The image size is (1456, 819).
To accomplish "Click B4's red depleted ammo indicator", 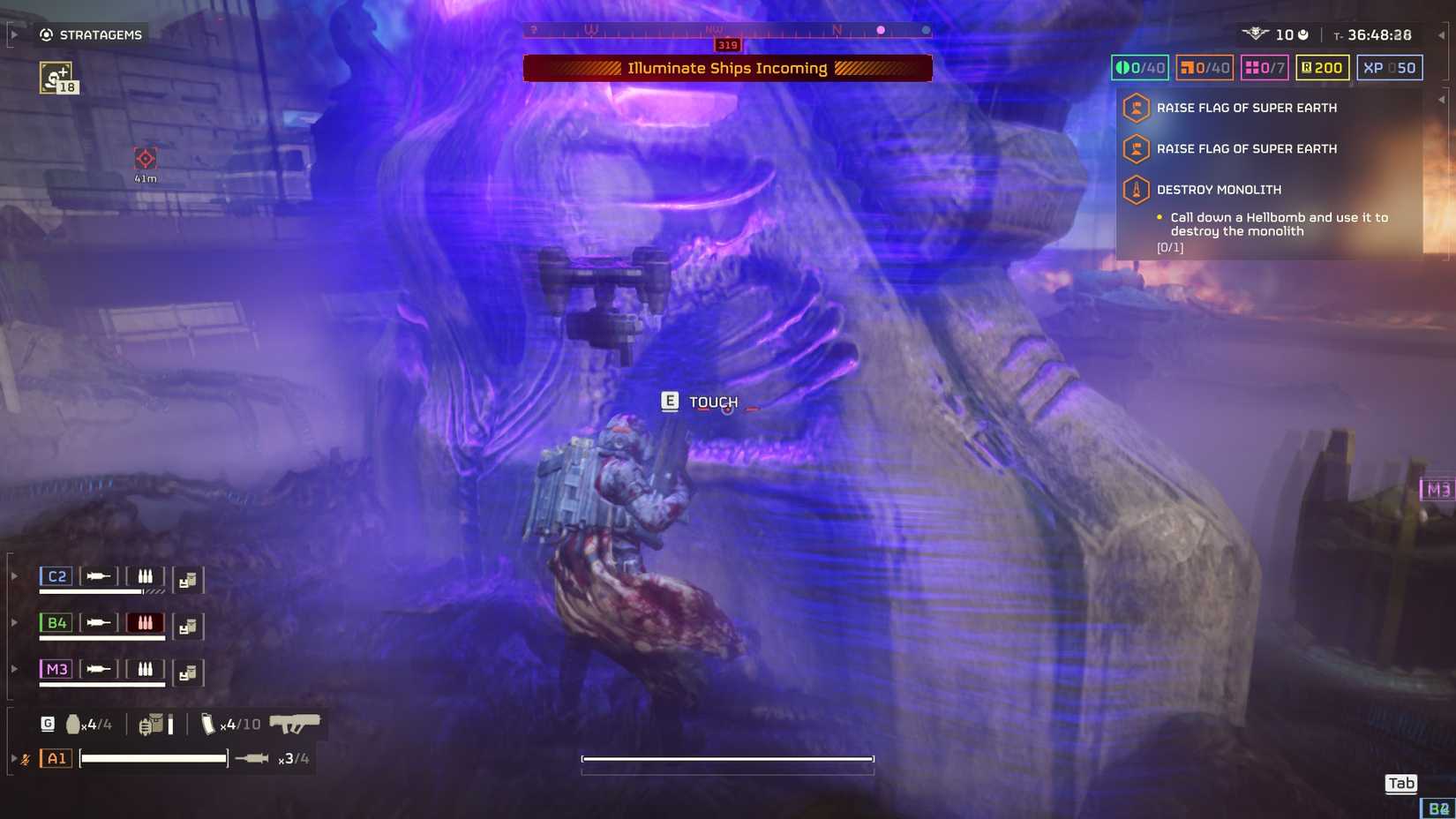I will point(146,622).
